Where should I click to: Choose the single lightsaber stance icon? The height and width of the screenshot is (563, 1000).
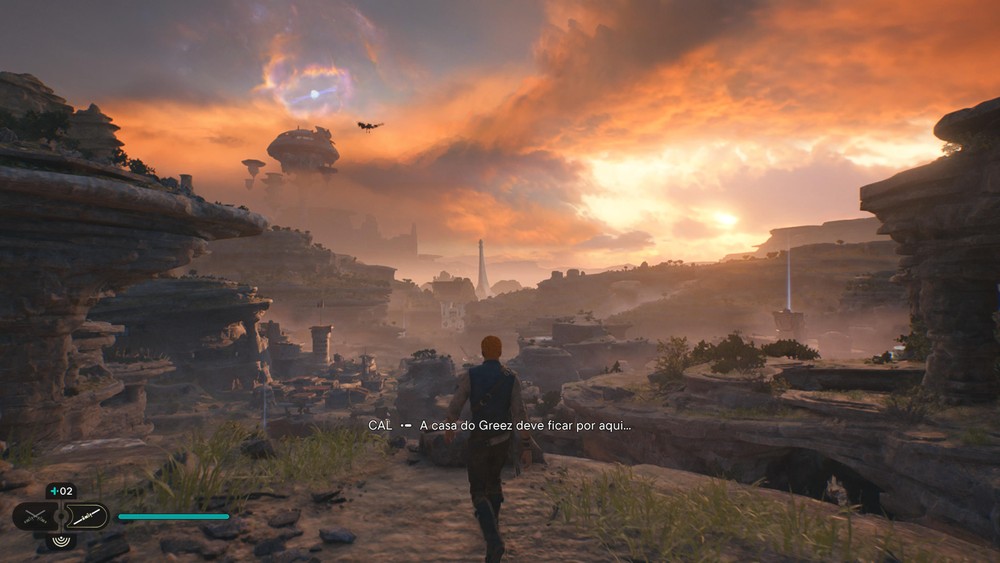(86, 516)
